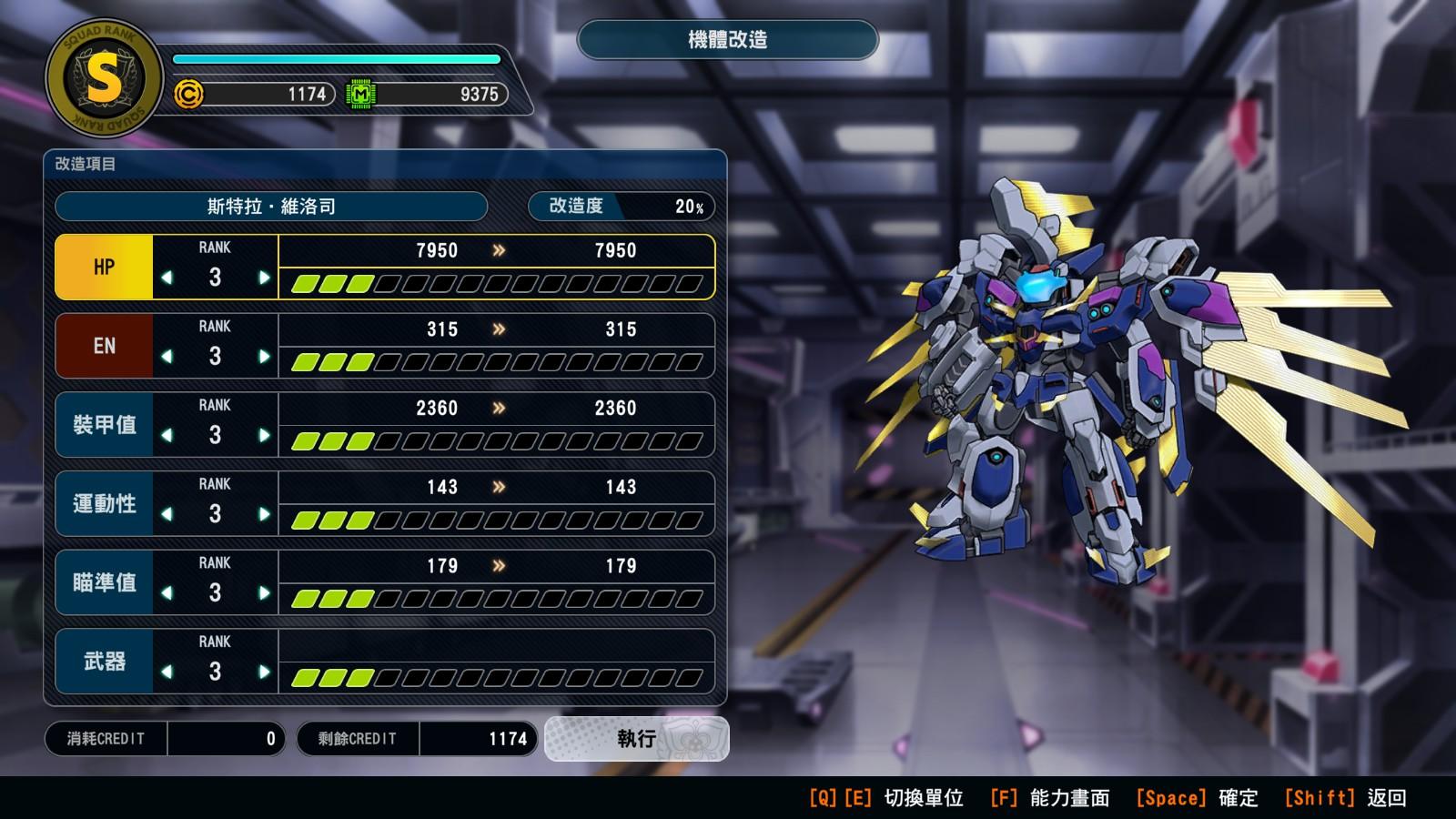Lower EN rank using left arrow
The image size is (1456, 819).
tap(167, 357)
